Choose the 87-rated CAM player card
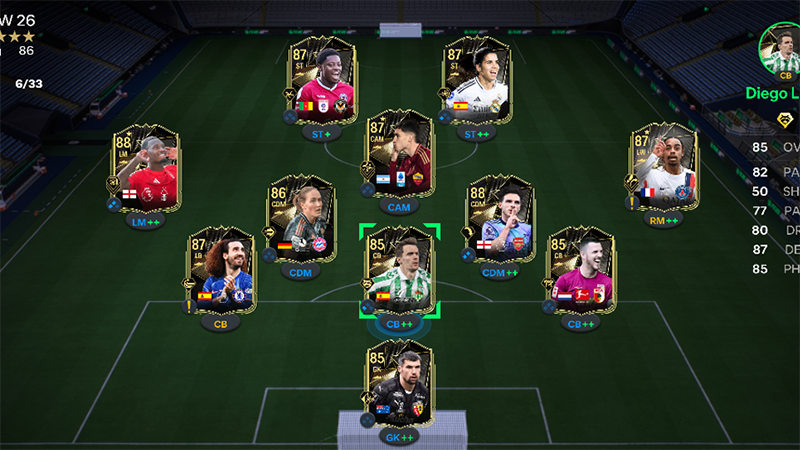The width and height of the screenshot is (800, 450). 398,155
